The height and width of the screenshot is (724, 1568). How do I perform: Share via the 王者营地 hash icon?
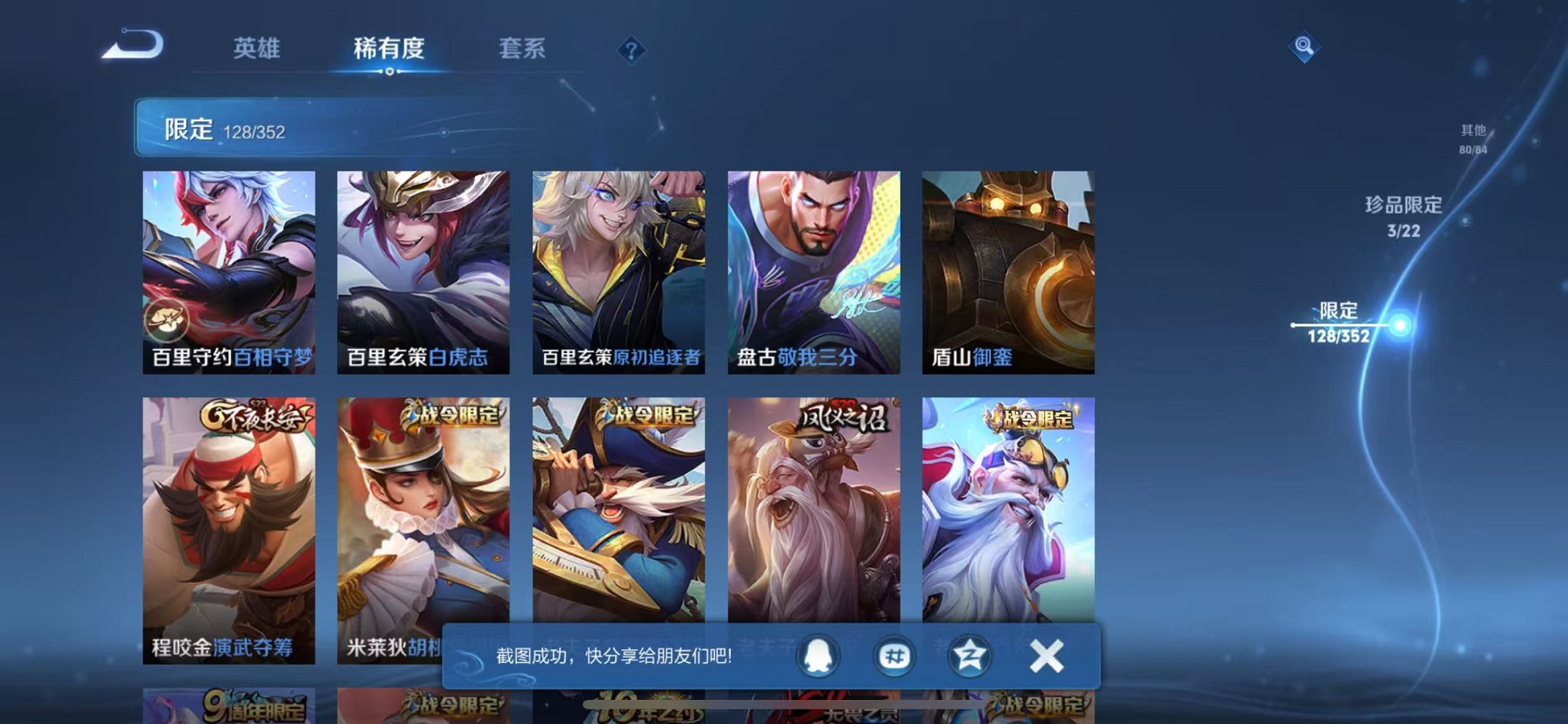893,655
